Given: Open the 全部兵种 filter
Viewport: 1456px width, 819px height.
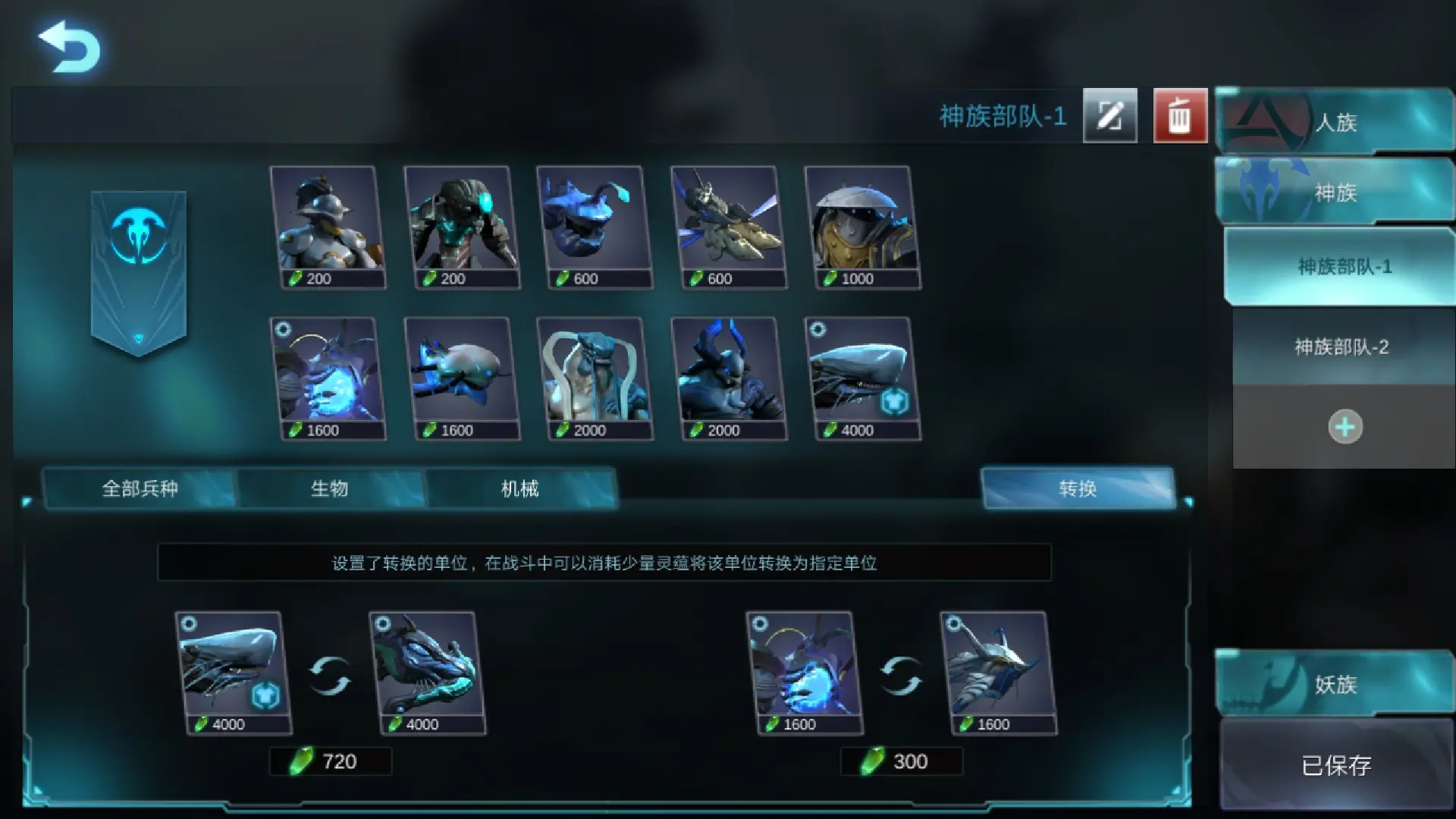Looking at the screenshot, I should (x=140, y=489).
